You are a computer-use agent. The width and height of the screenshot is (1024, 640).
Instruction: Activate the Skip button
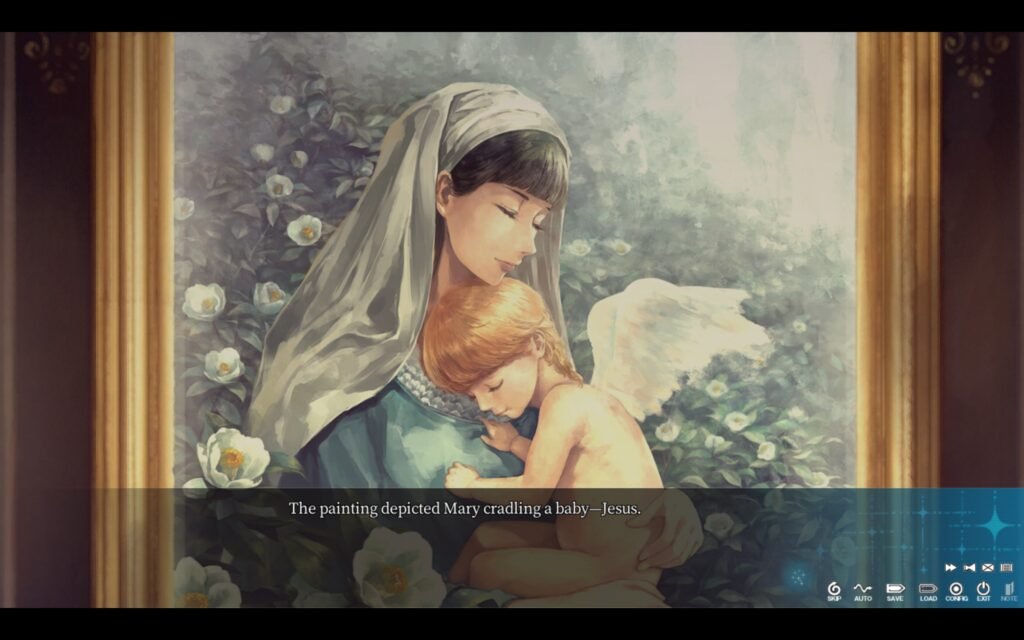pos(834,590)
